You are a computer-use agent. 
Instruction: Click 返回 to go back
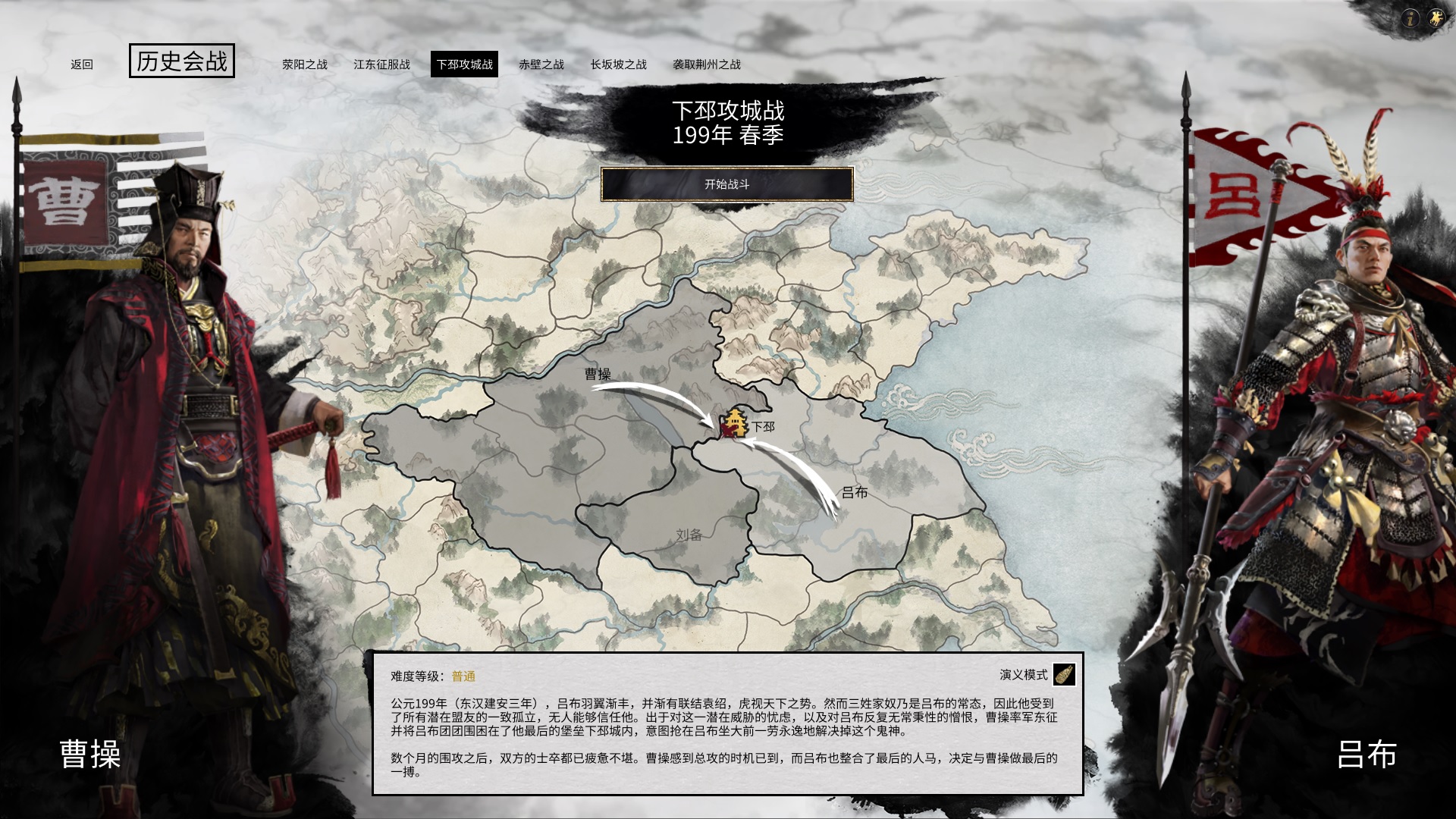pyautogui.click(x=82, y=65)
